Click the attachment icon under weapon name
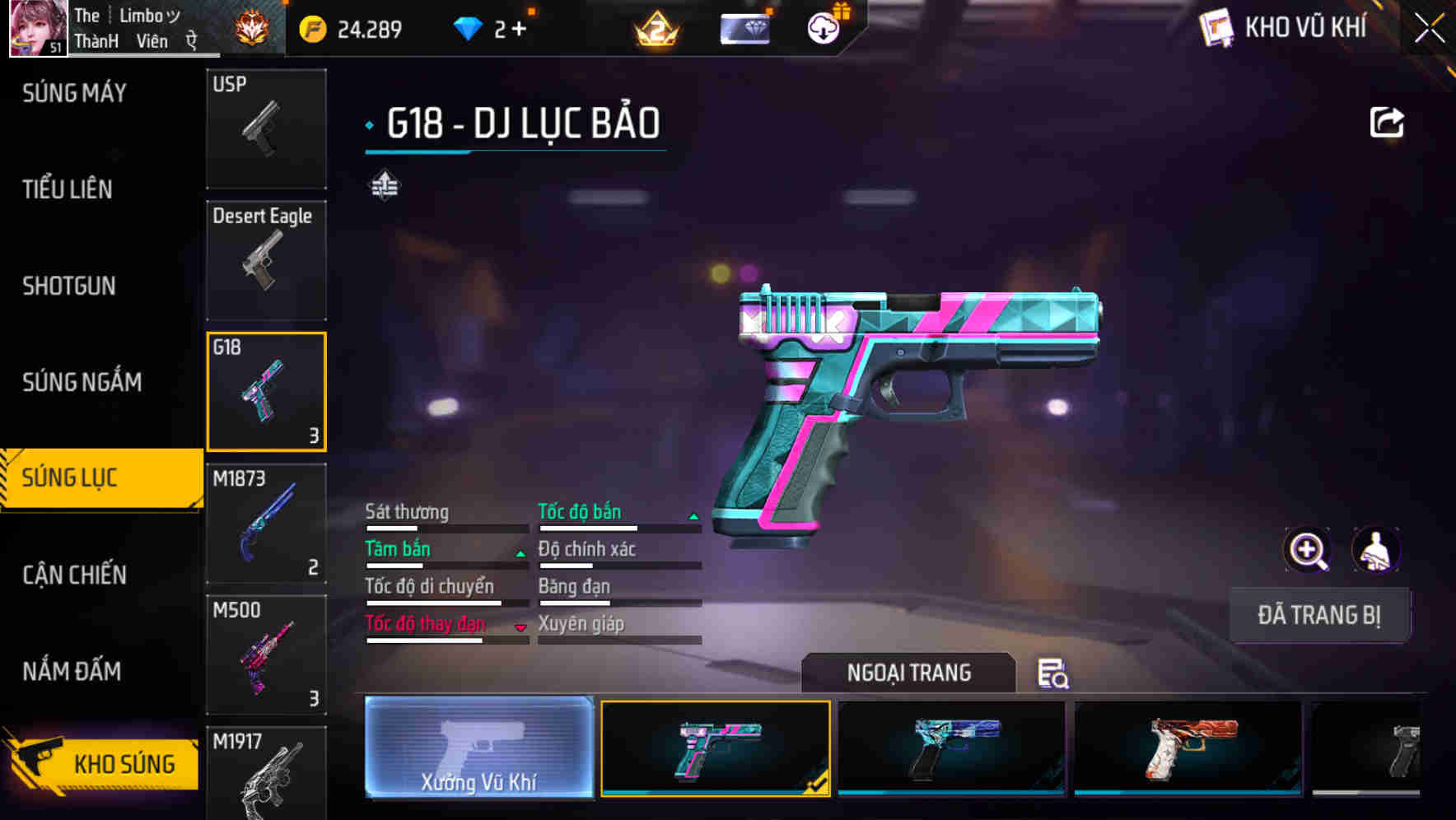Viewport: 1456px width, 820px height. pyautogui.click(x=385, y=185)
